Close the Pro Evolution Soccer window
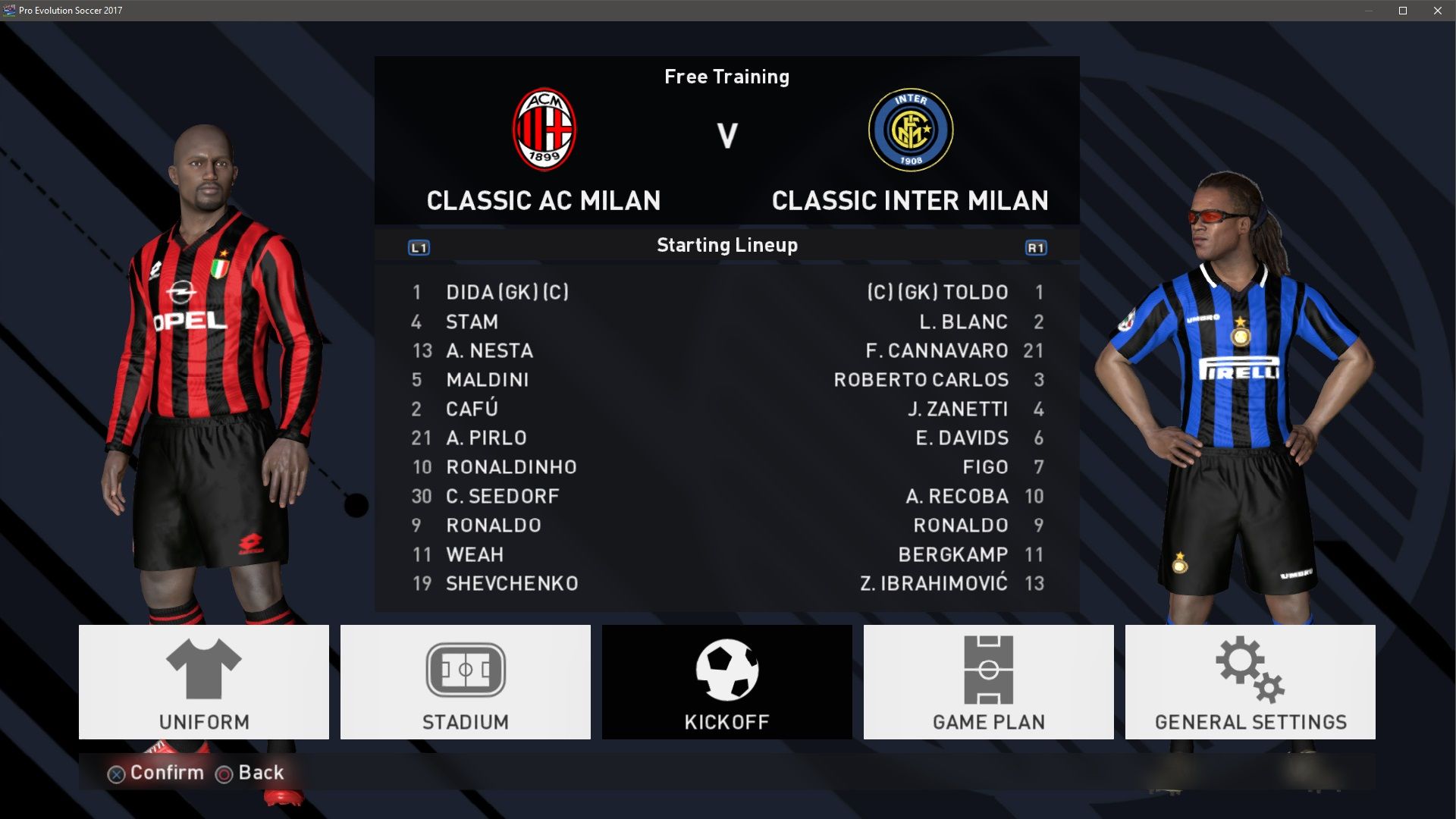 [1438, 11]
